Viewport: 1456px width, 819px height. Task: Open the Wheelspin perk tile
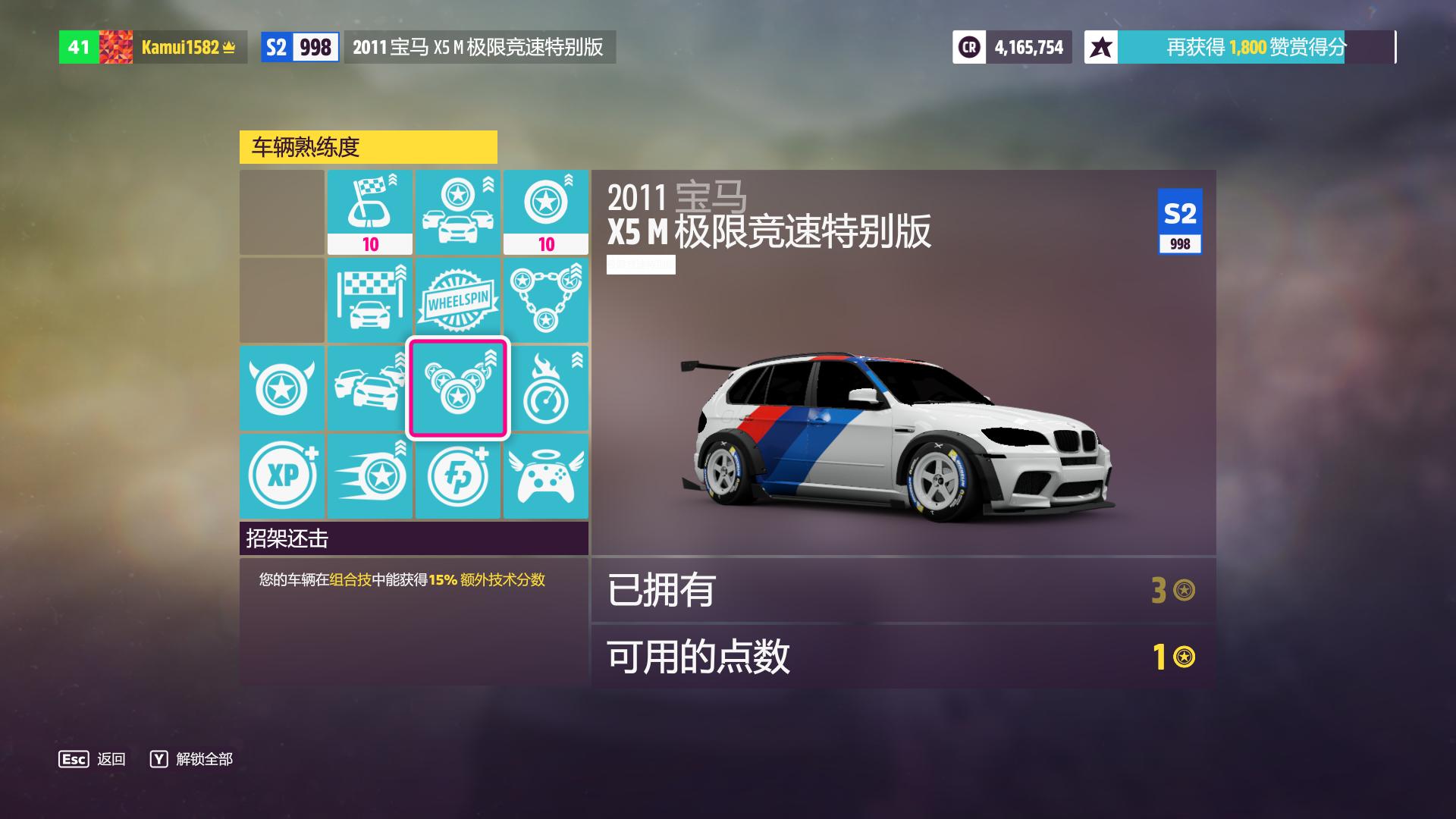[458, 300]
